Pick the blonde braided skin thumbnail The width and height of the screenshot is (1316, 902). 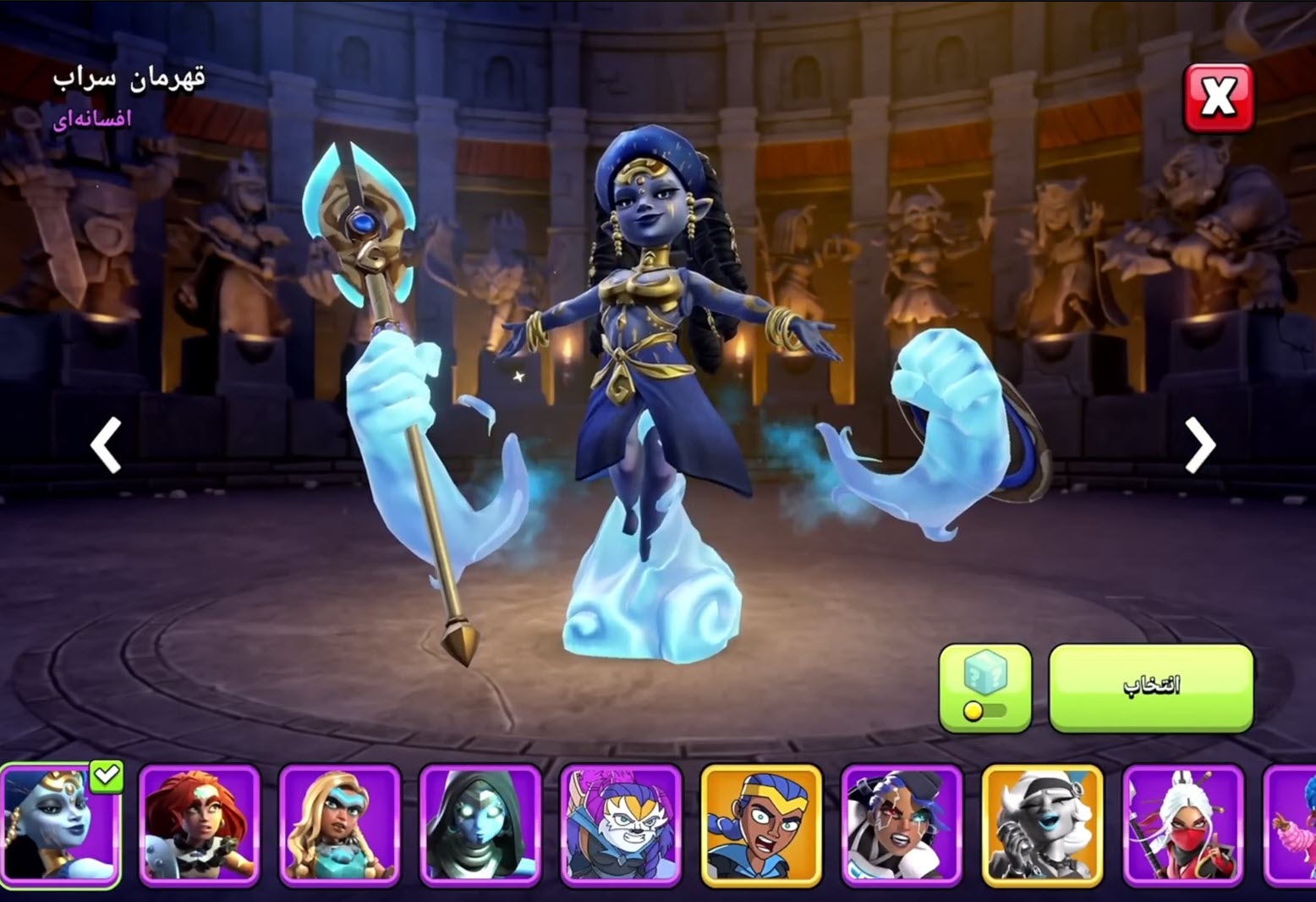click(x=340, y=825)
